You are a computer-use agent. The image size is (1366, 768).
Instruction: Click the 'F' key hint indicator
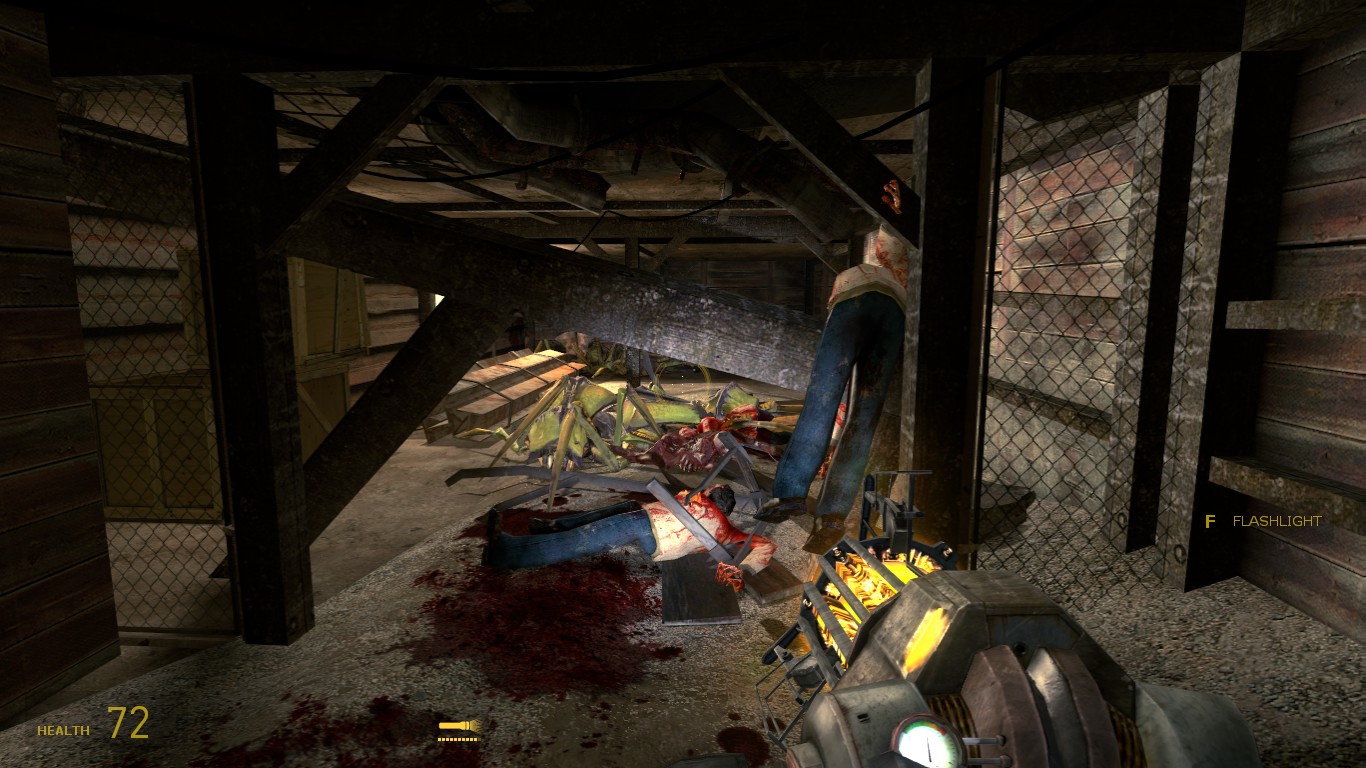point(1210,521)
